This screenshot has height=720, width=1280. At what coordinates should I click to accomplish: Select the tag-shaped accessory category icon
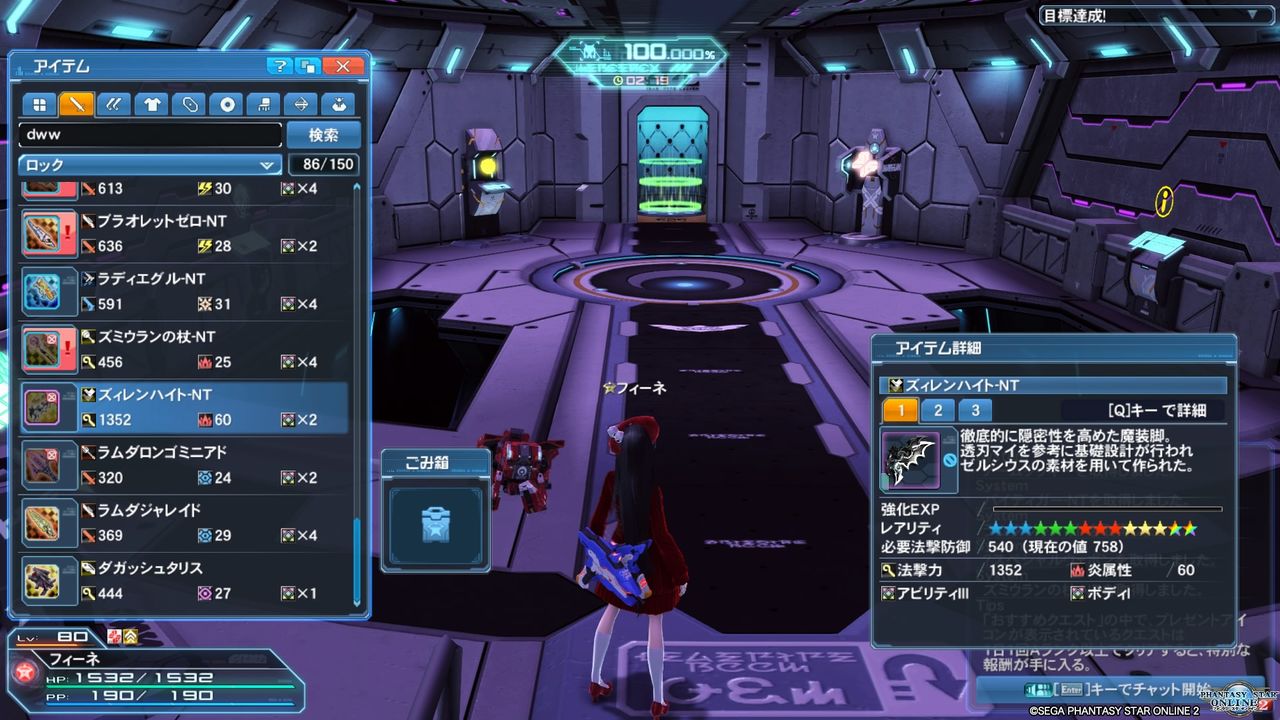188,104
